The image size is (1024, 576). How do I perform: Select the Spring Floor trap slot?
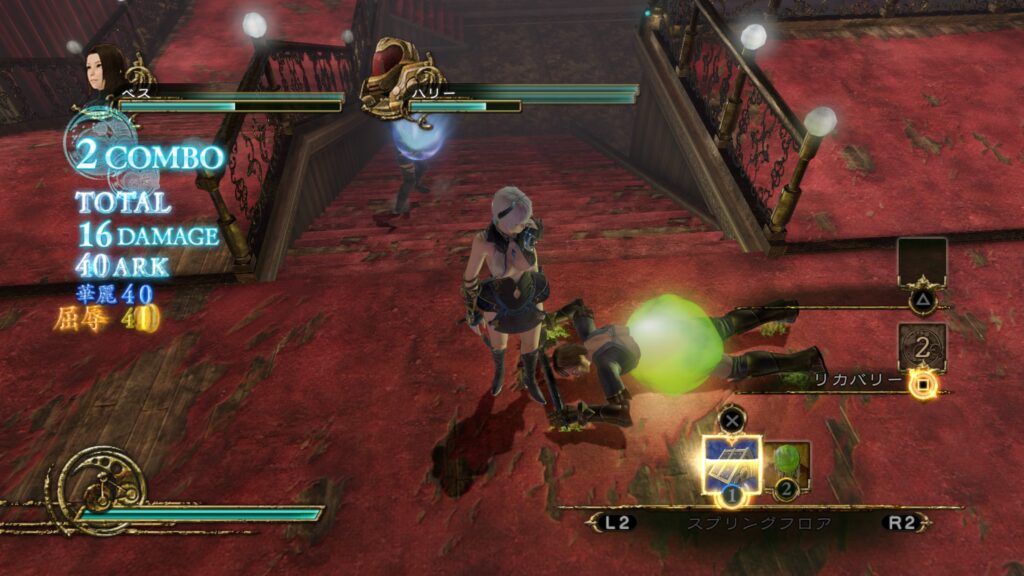pyautogui.click(x=732, y=464)
